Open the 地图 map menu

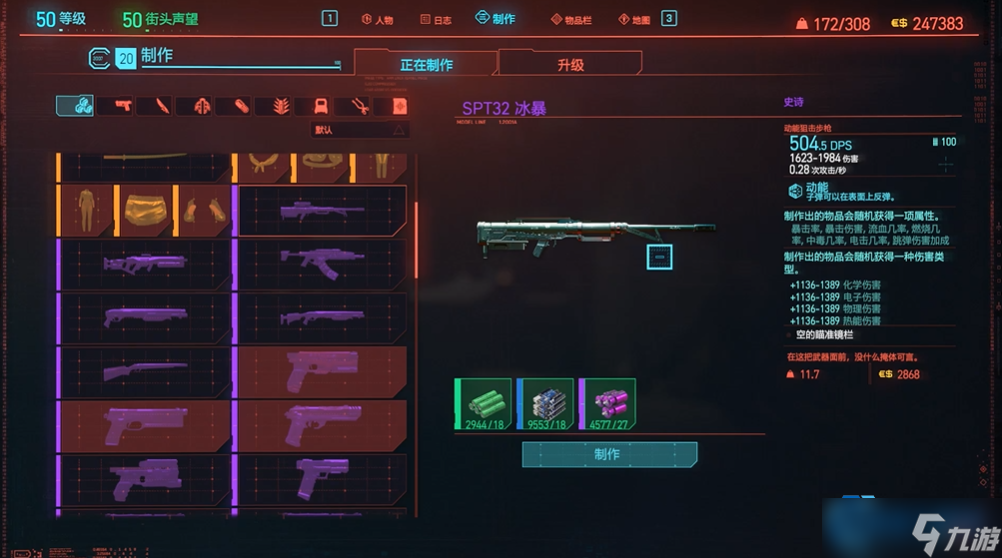tap(634, 19)
